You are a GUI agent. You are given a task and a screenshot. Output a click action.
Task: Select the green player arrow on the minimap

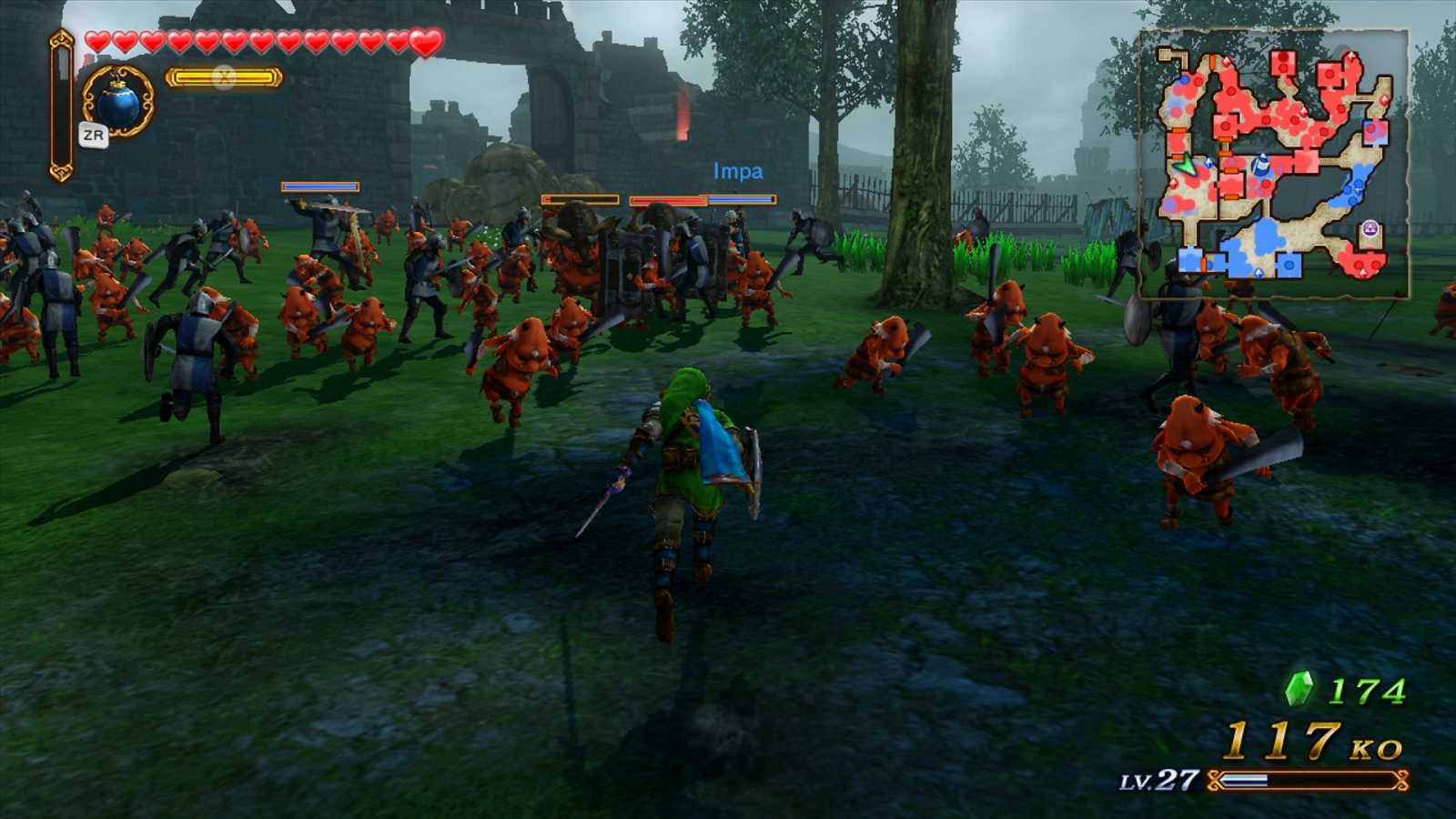1188,166
